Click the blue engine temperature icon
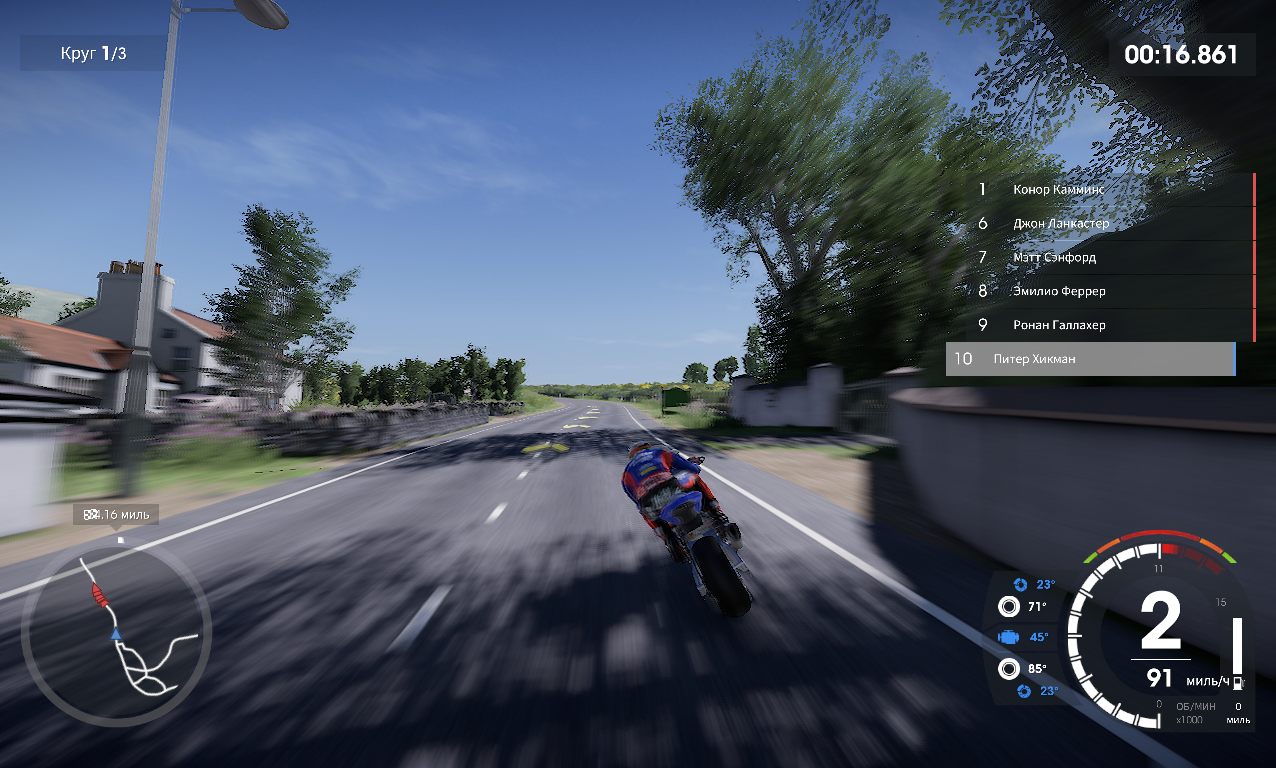Viewport: 1276px width, 768px height. [1009, 637]
